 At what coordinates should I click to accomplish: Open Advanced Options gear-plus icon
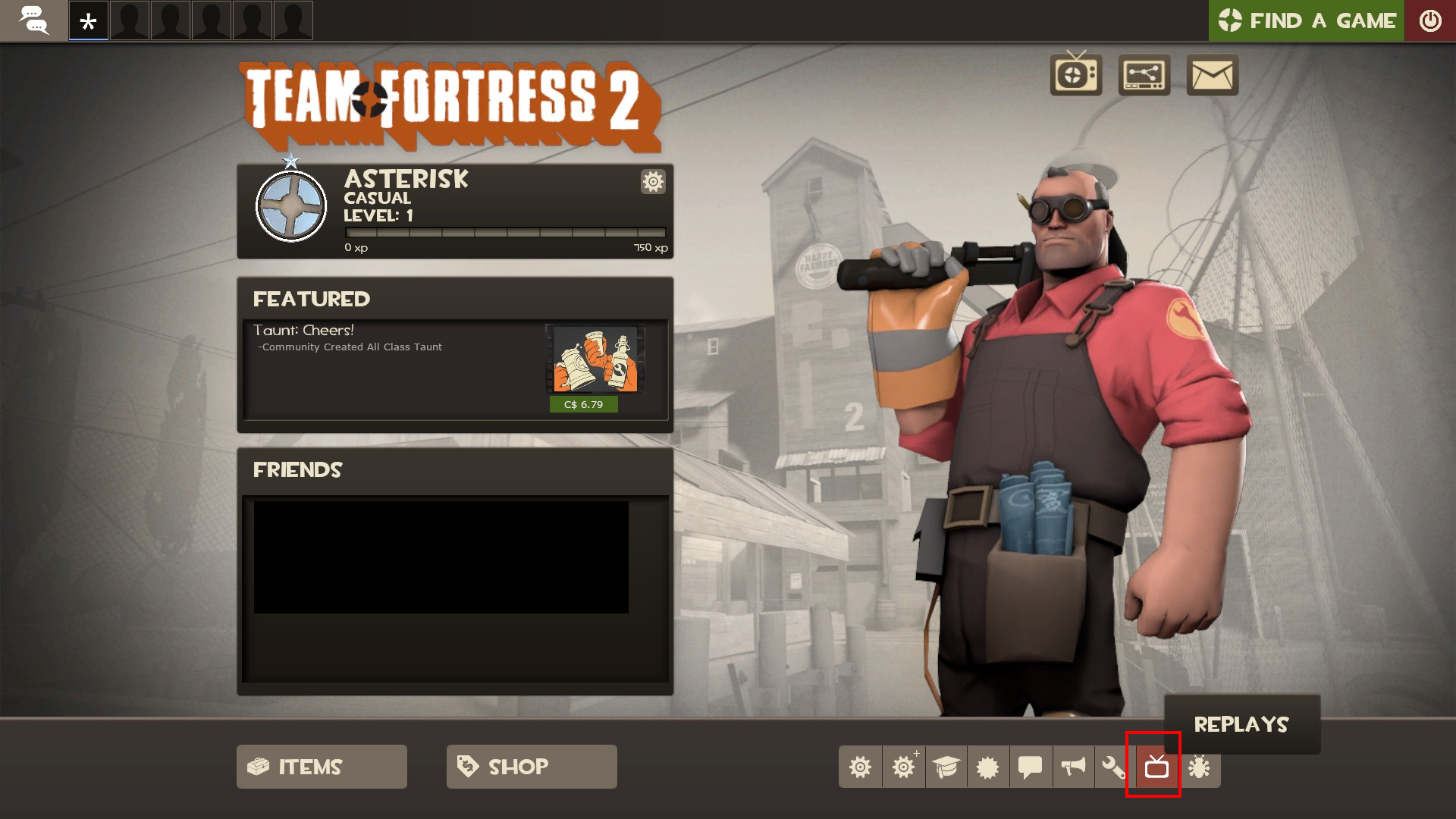pyautogui.click(x=903, y=767)
